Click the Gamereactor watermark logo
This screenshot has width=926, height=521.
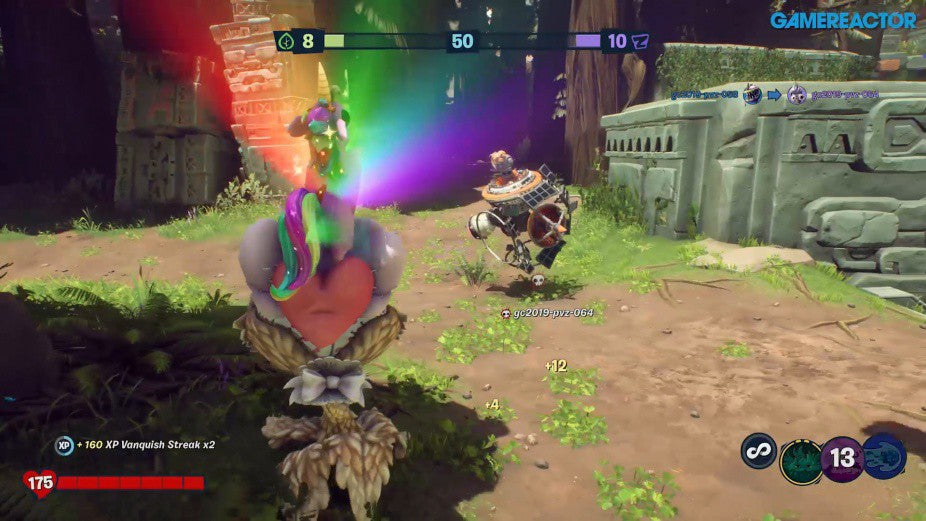pyautogui.click(x=842, y=20)
